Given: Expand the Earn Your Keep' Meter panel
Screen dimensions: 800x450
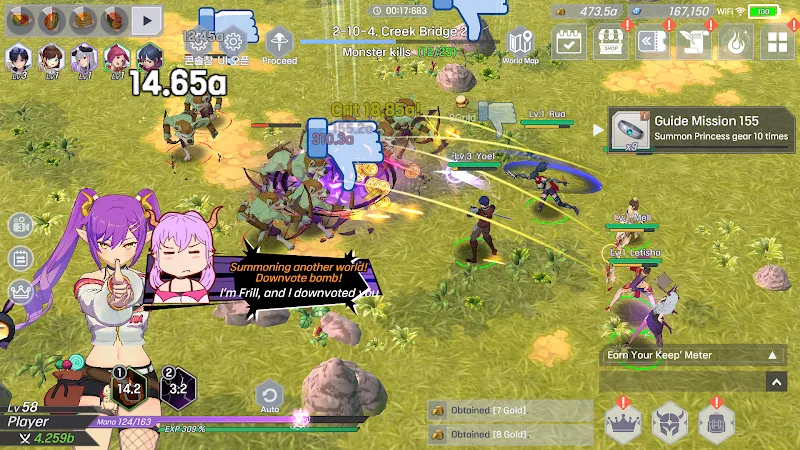Looking at the screenshot, I should [771, 355].
